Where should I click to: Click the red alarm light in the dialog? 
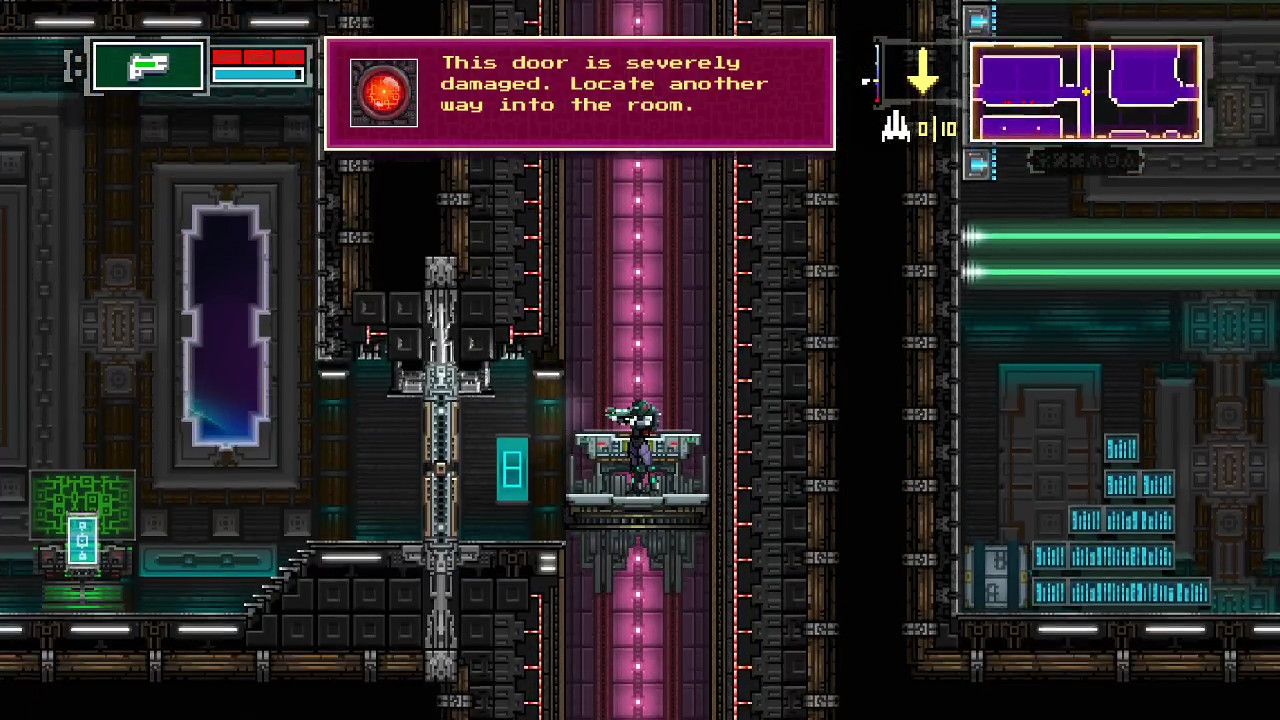pos(383,92)
